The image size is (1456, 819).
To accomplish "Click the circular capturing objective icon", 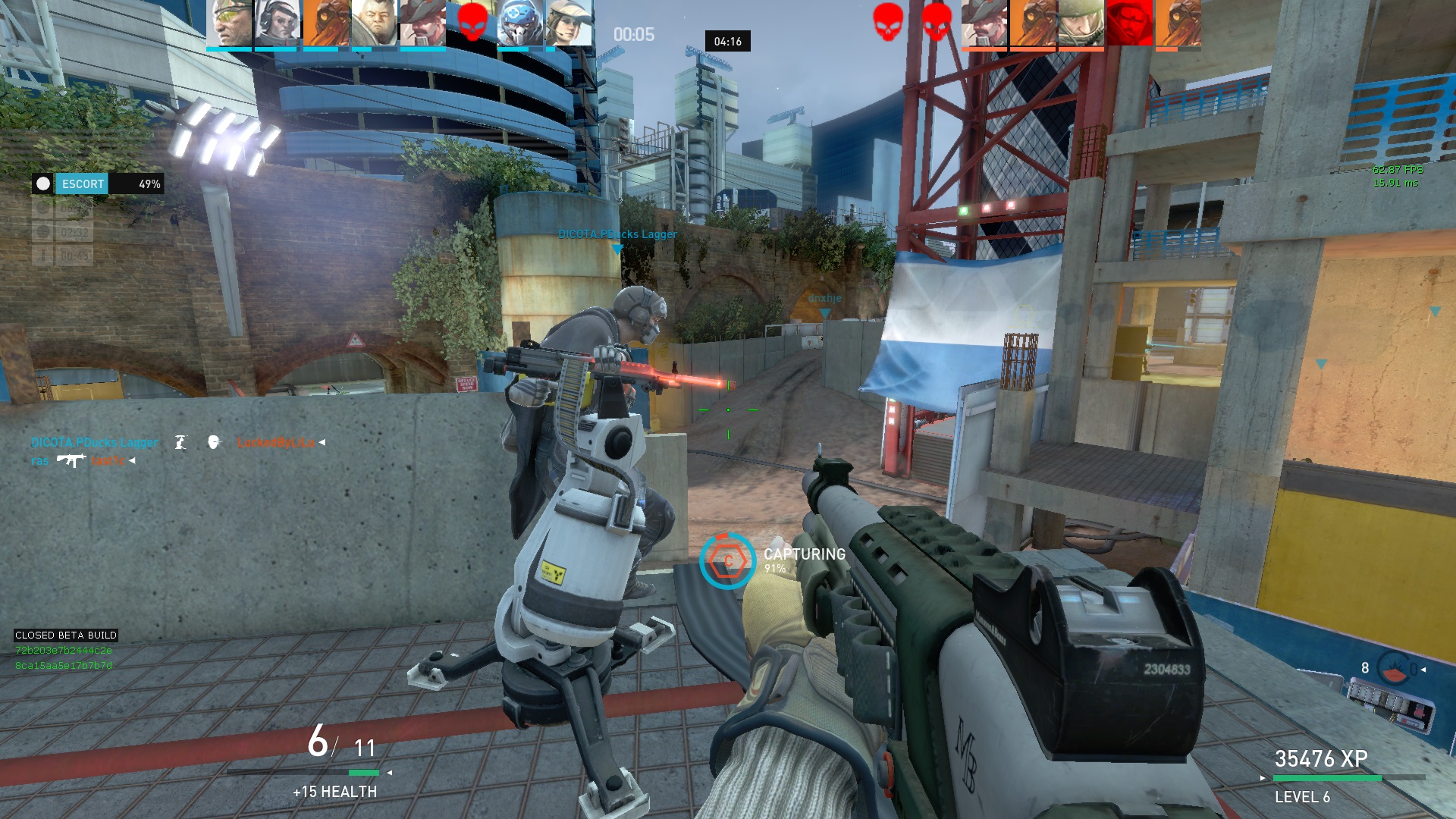I will point(727,561).
